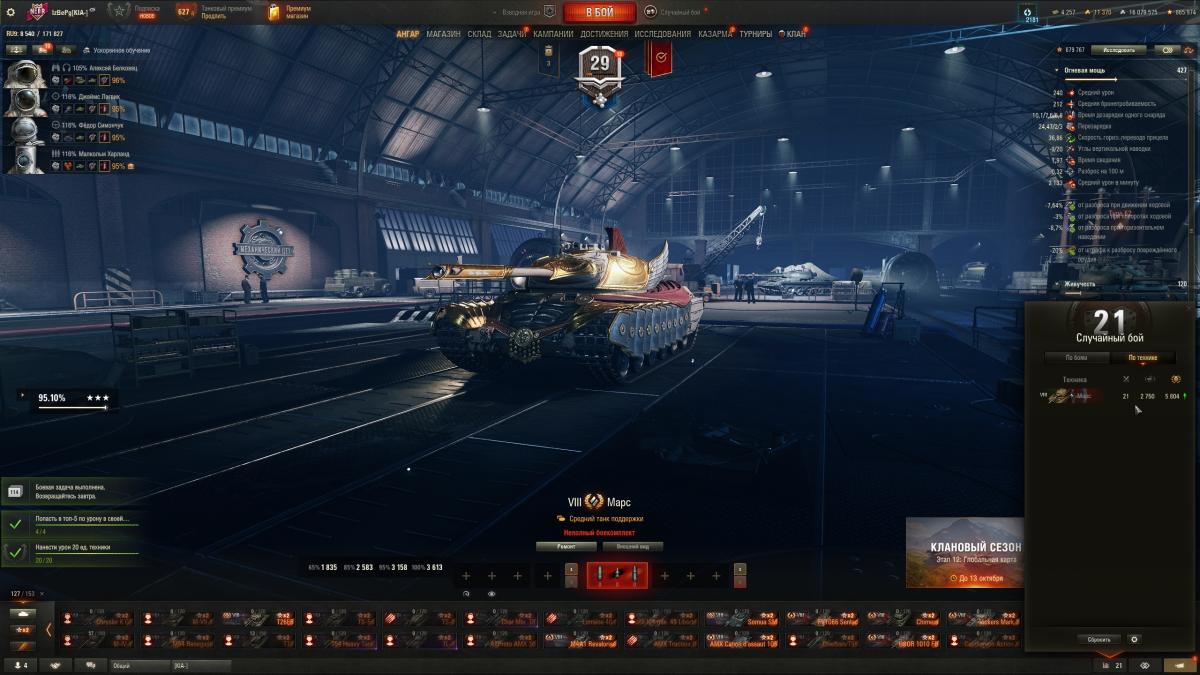Open the Клановый сезон banner

[965, 552]
